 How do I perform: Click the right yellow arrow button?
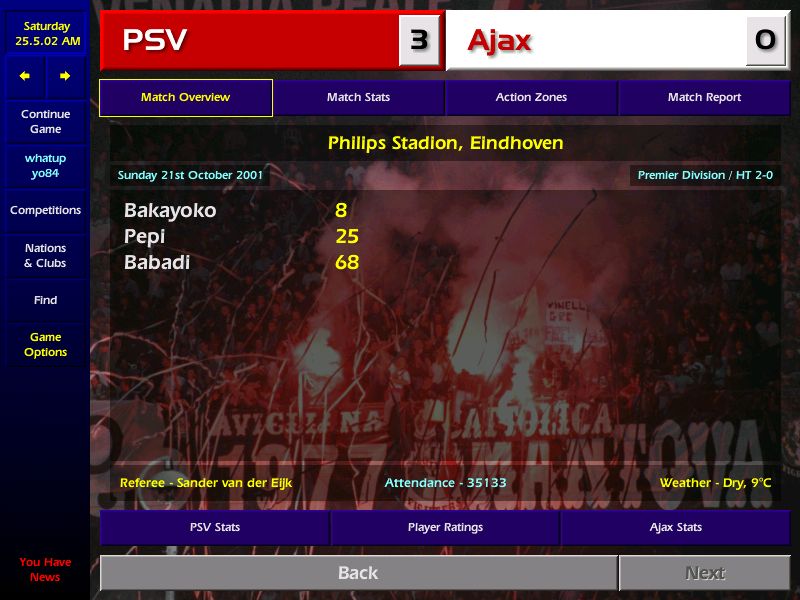coord(65,76)
